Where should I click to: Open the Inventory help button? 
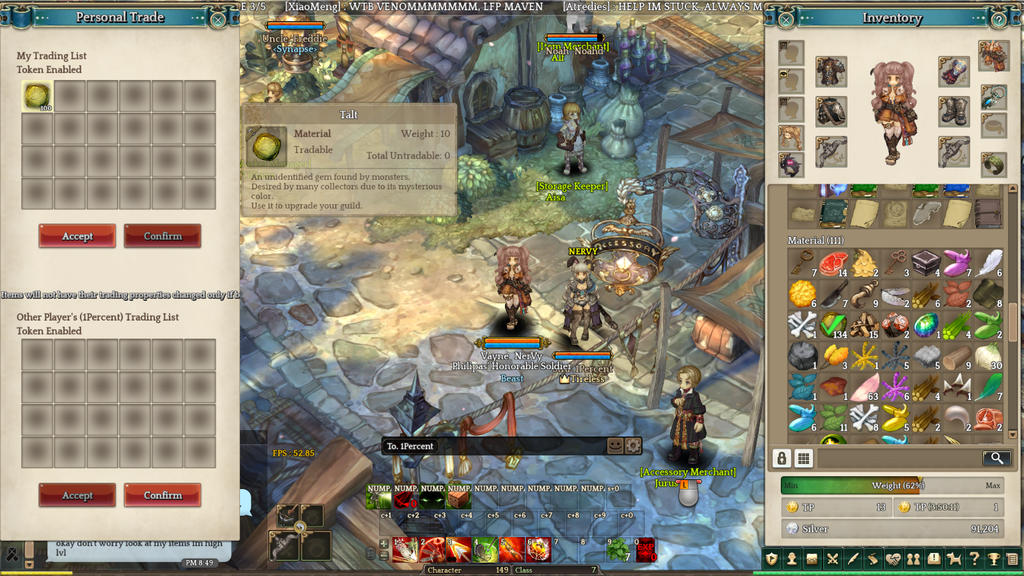click(x=998, y=18)
